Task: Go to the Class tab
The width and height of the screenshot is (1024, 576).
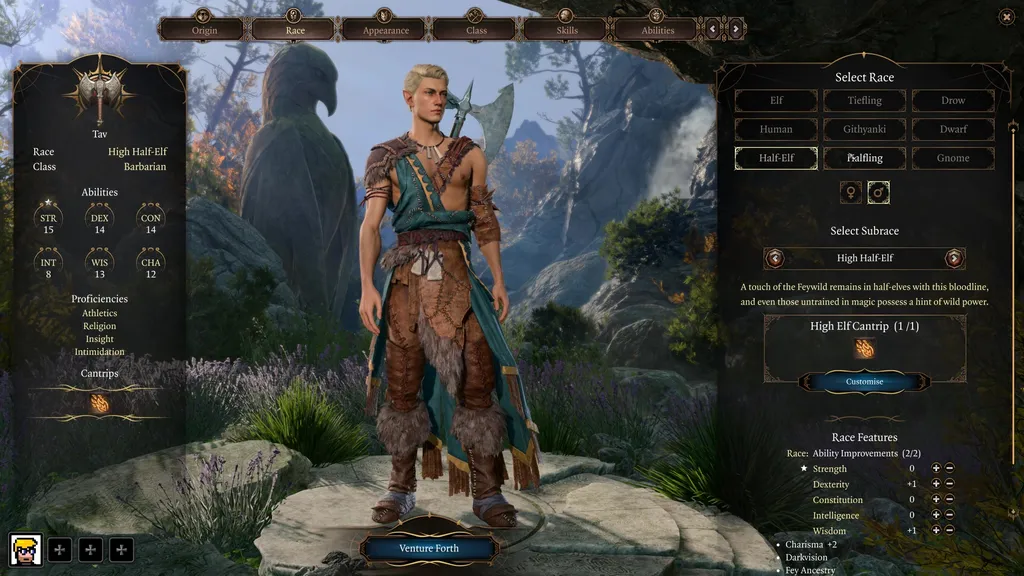Action: [x=475, y=29]
